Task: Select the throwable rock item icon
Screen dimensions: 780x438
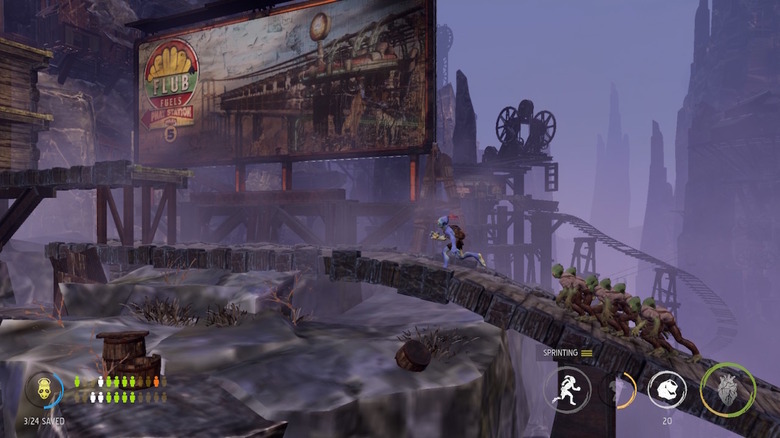Action: pyautogui.click(x=667, y=389)
